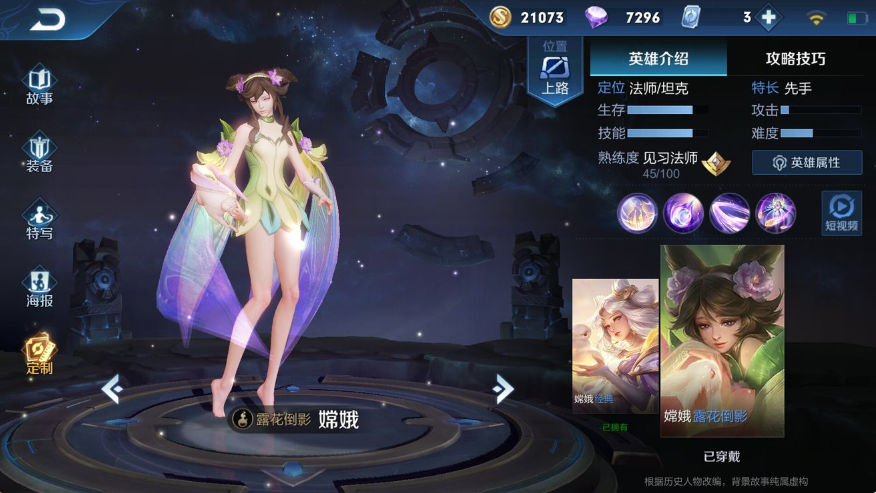Switch to next hero with right arrow

[x=503, y=388]
